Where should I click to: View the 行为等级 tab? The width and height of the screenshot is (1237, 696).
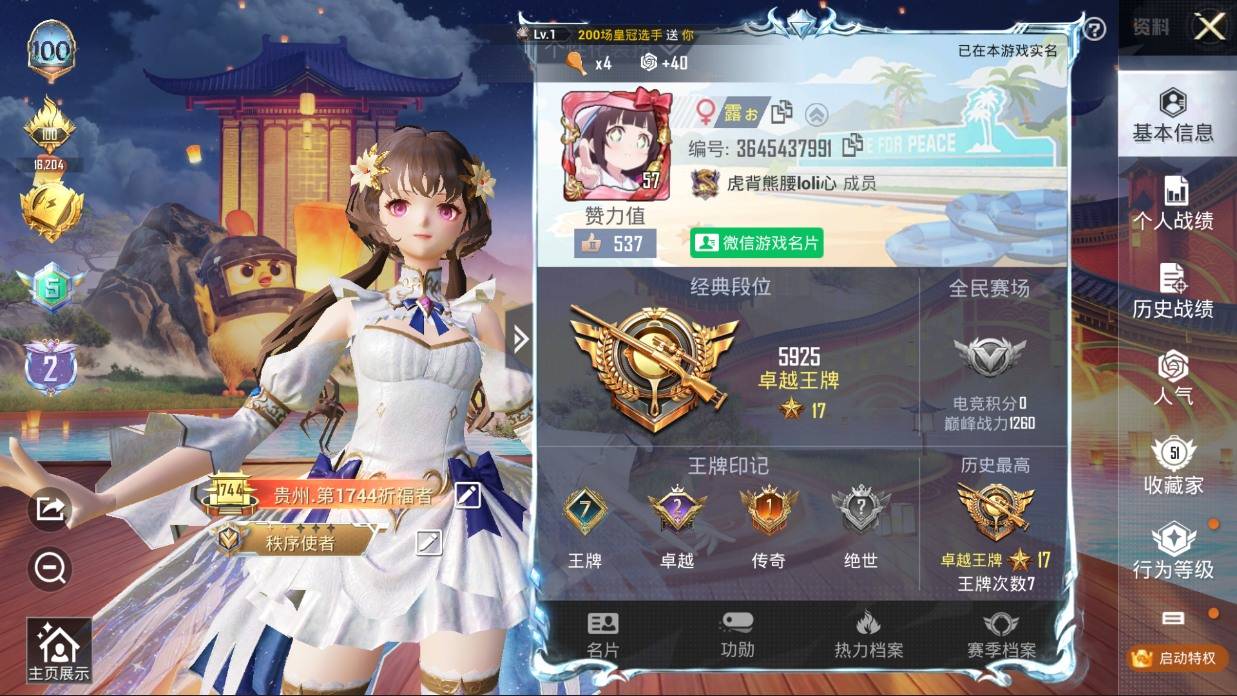(x=1173, y=552)
